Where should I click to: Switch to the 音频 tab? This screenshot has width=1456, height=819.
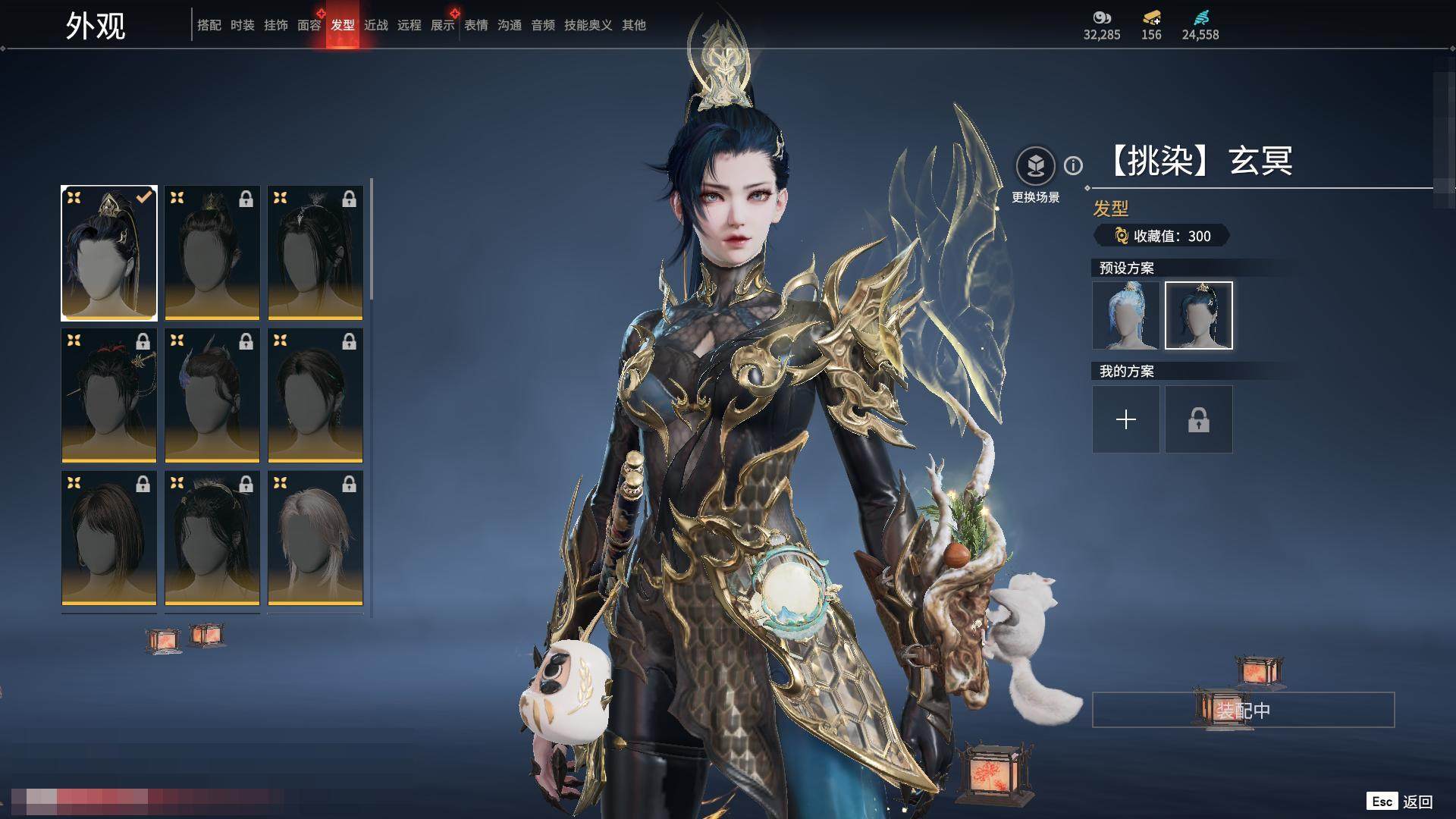pos(542,25)
